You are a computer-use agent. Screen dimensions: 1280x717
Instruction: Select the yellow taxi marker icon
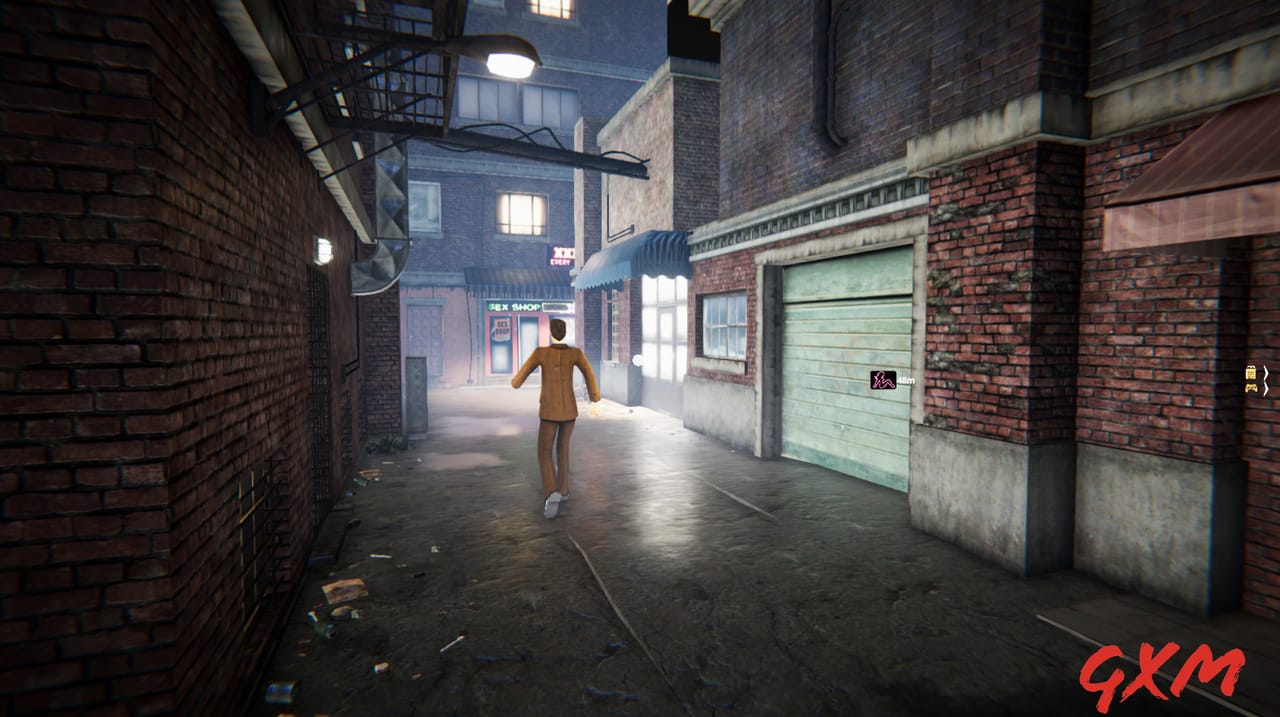[x=1250, y=372]
